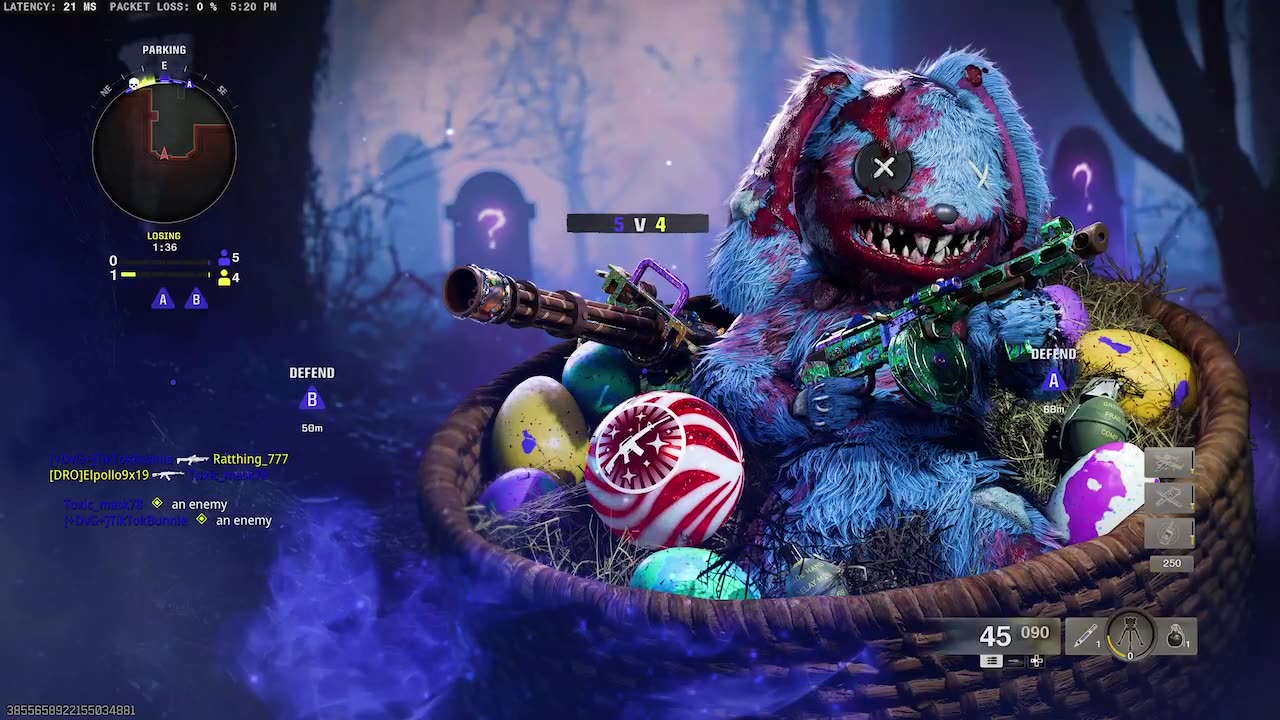Click the circular minimap
The image size is (1280, 720).
pyautogui.click(x=164, y=151)
